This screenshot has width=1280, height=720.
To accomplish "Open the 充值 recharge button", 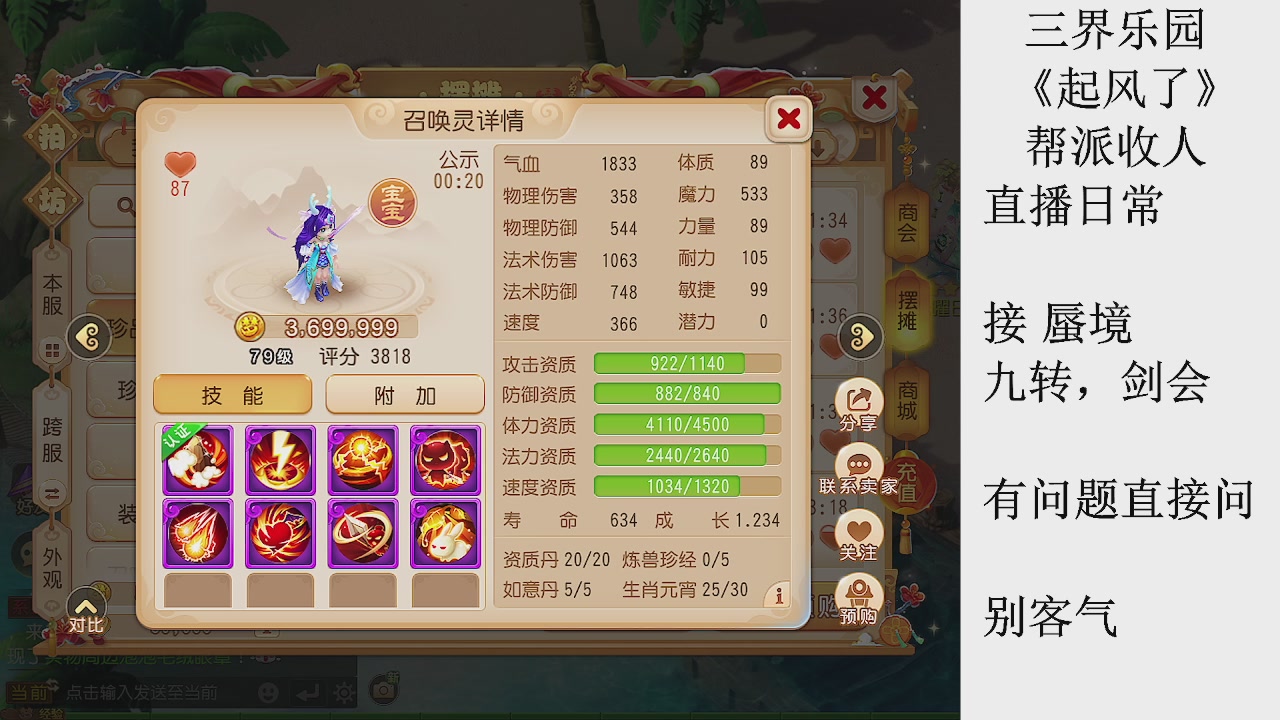I will (908, 480).
